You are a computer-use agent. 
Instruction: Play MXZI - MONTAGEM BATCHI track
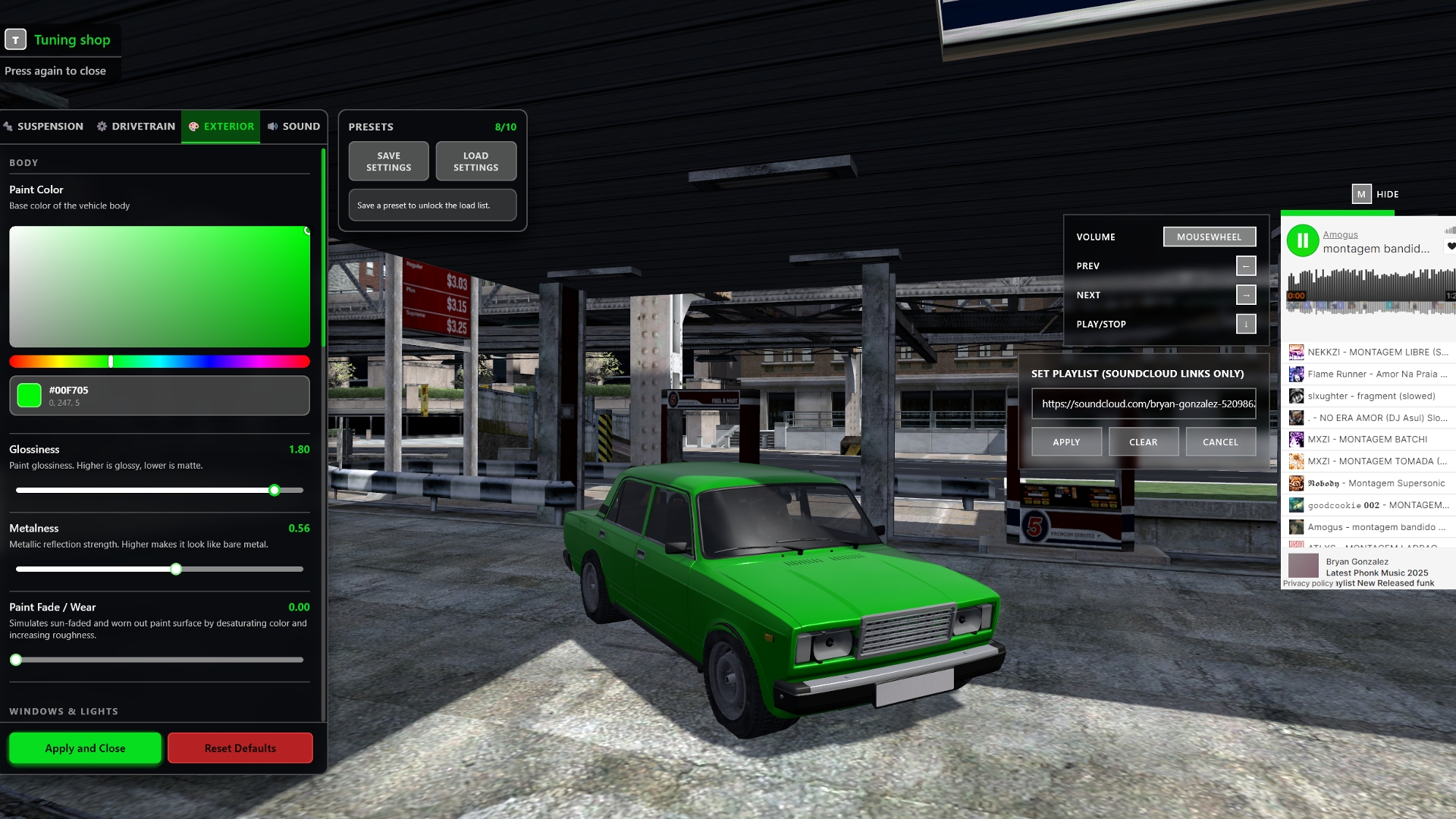pyautogui.click(x=1367, y=440)
